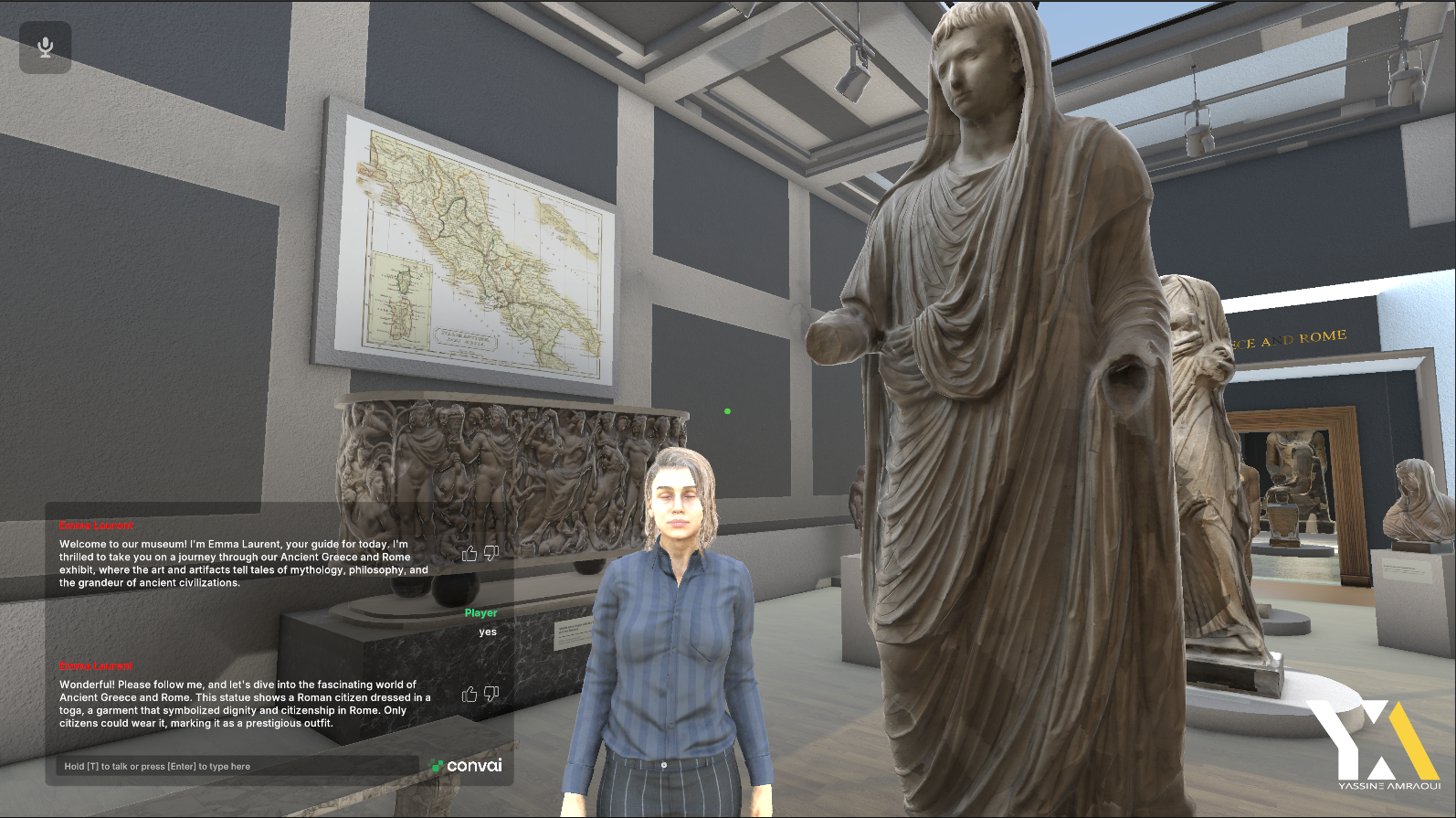Select the Player name label in green

pyautogui.click(x=482, y=613)
